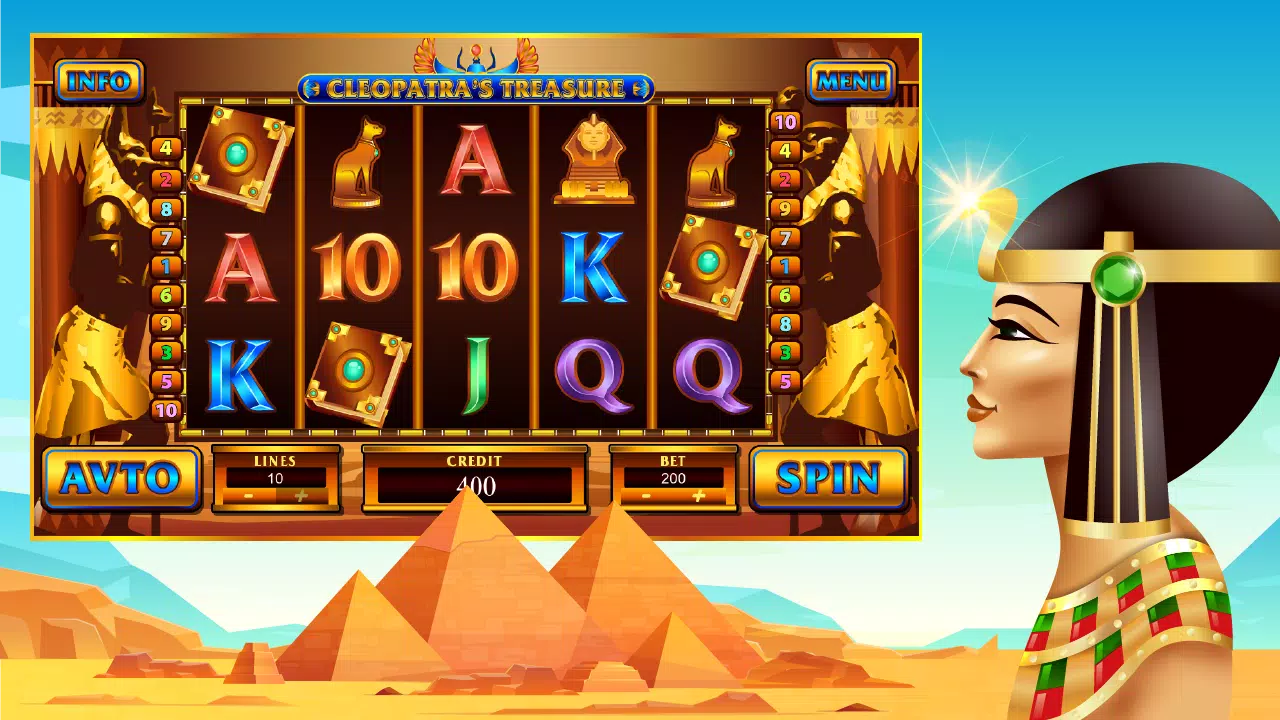1280x720 pixels.
Task: Decrease the number of lines with minus
Action: [x=248, y=496]
